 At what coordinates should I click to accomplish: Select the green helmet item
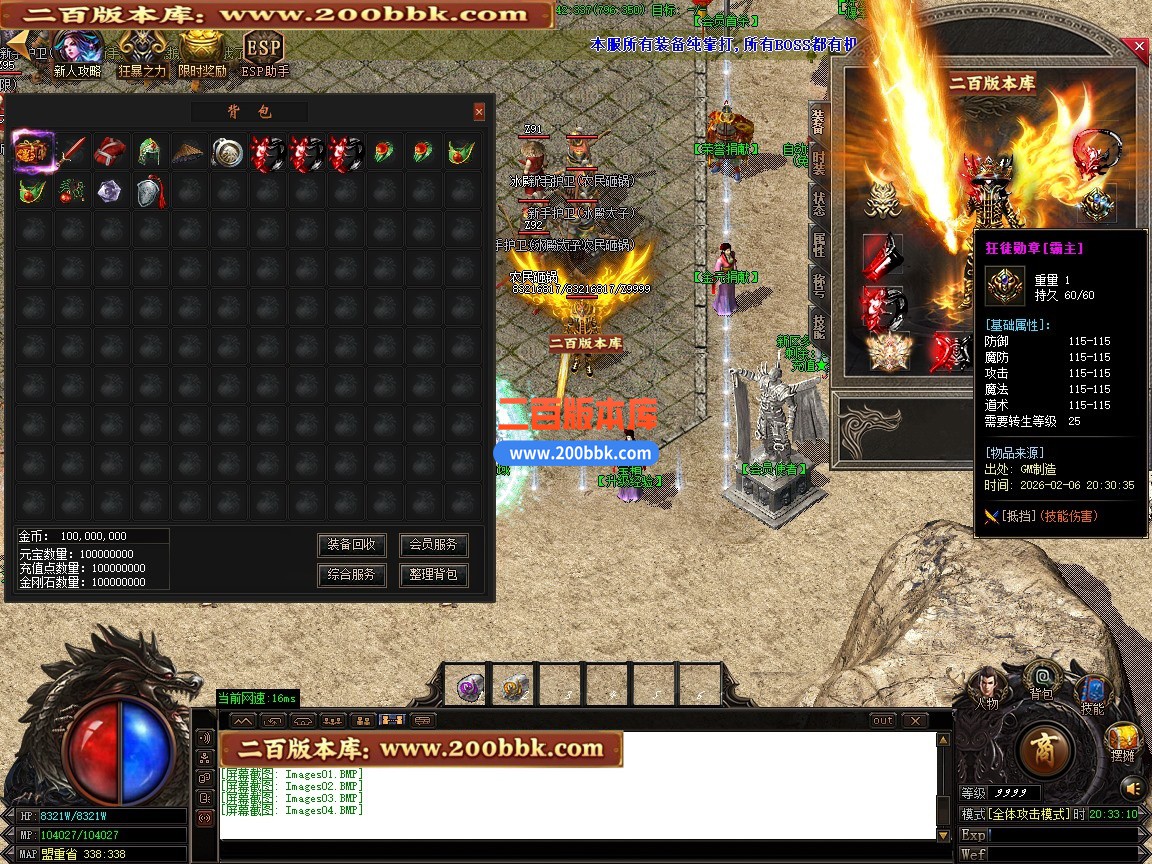[149, 152]
